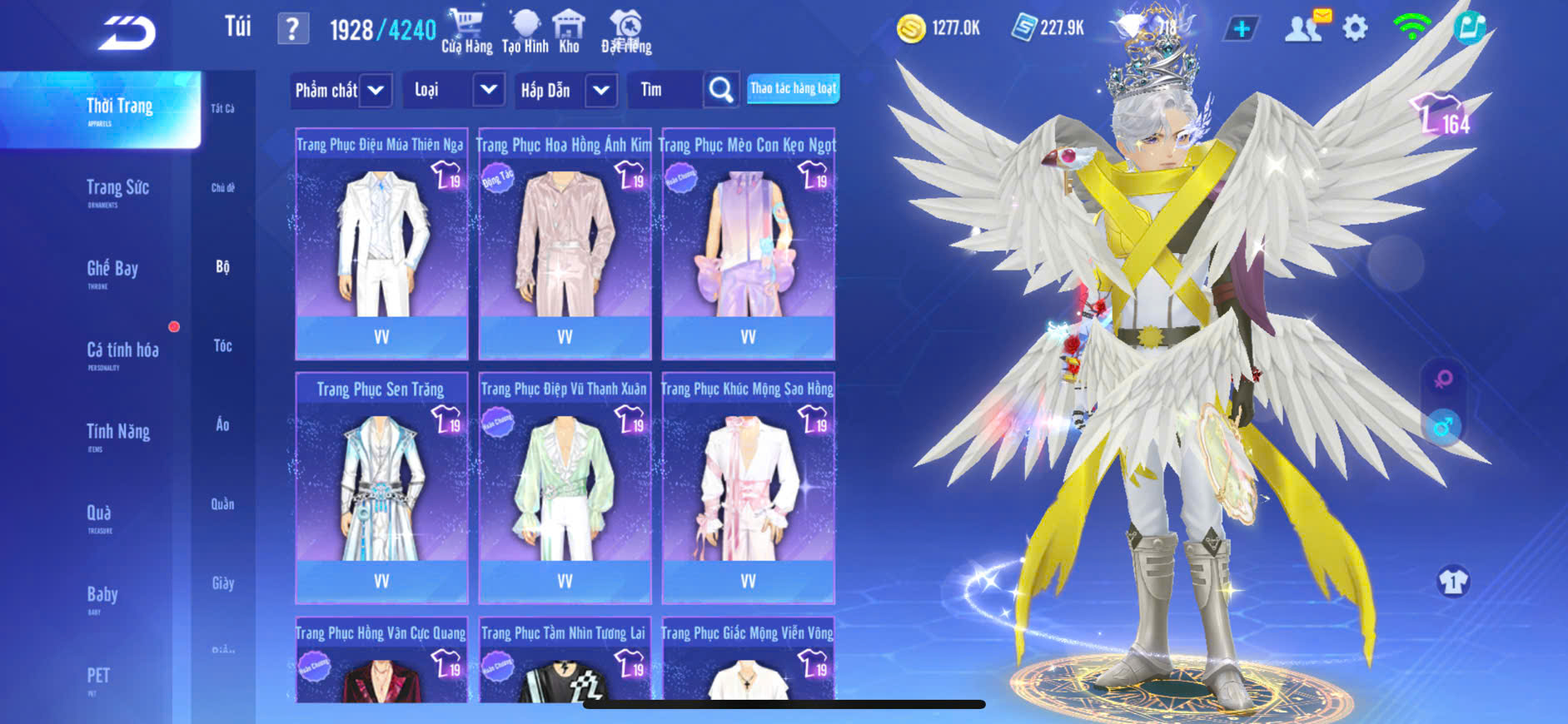Screen dimensions: 1568x724
Task: Click the magnifying glass search button
Action: [720, 90]
